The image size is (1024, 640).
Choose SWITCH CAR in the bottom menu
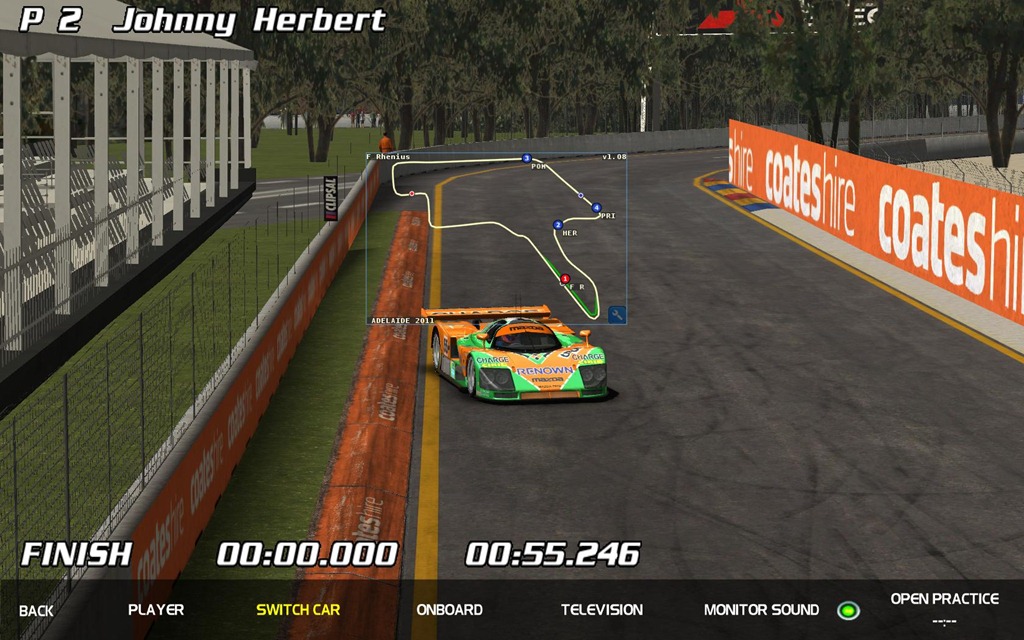298,609
